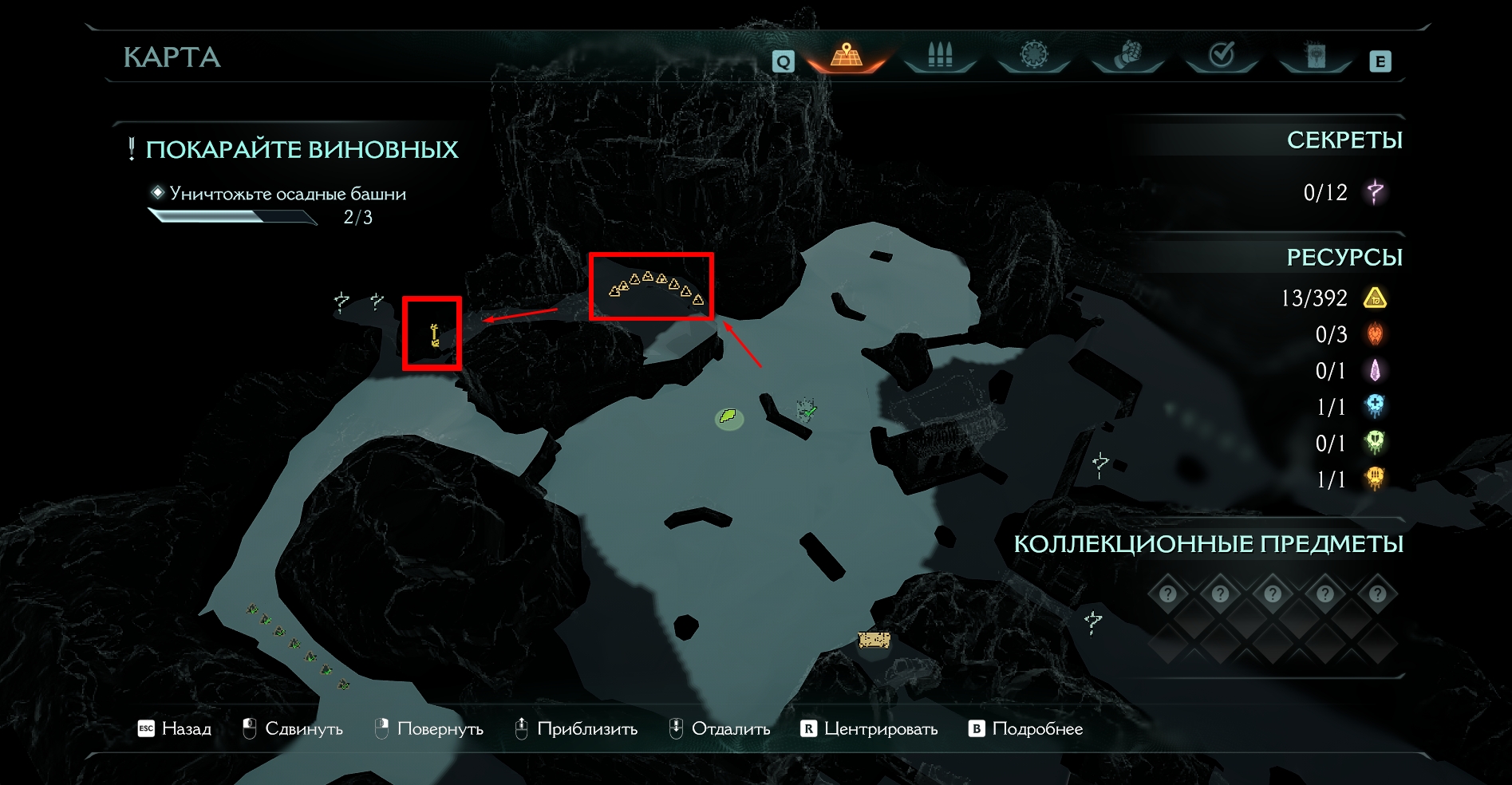
Task: Select the green player marker on map
Action: (x=728, y=416)
